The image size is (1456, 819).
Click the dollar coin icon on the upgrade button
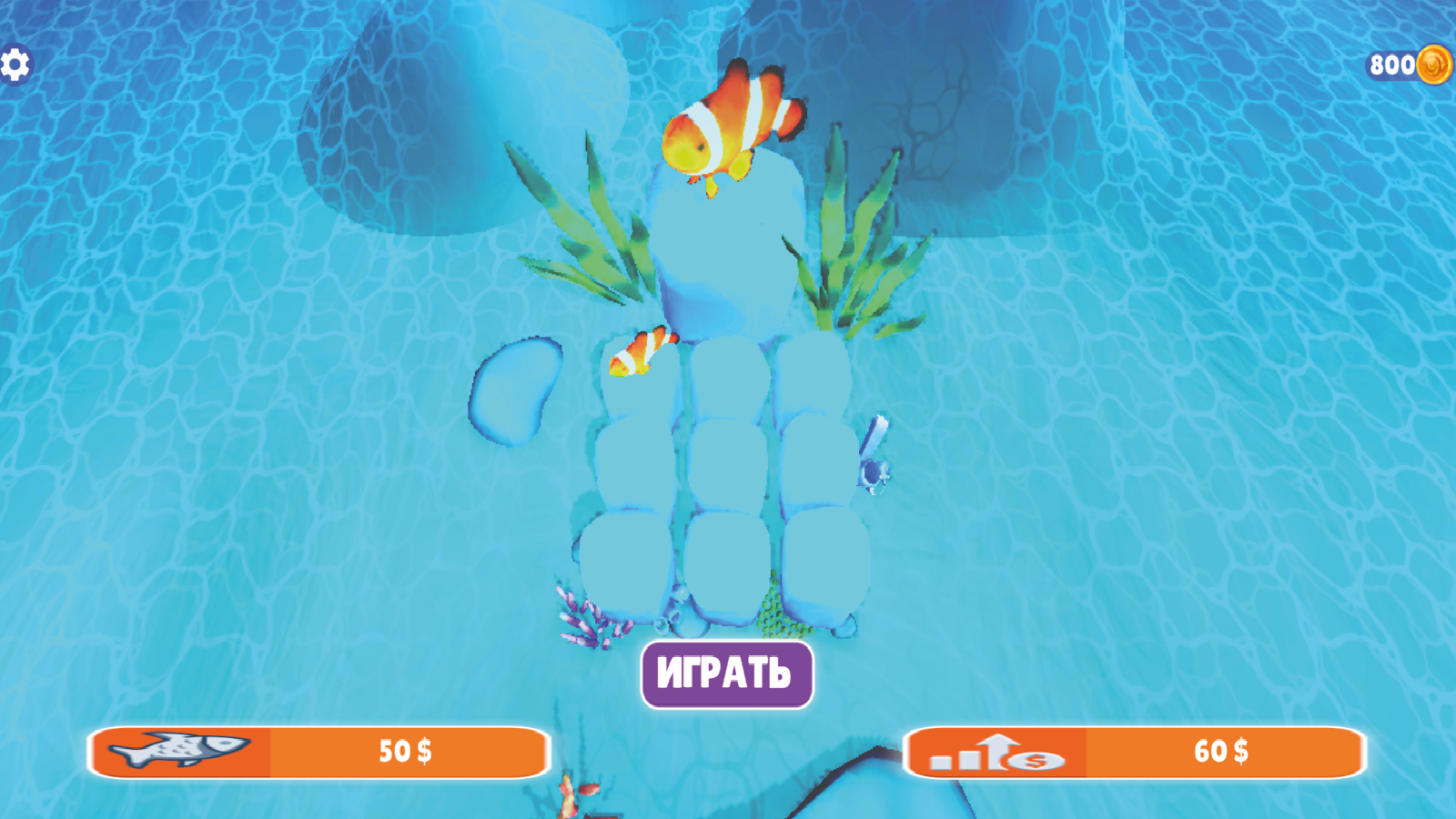point(1035,761)
